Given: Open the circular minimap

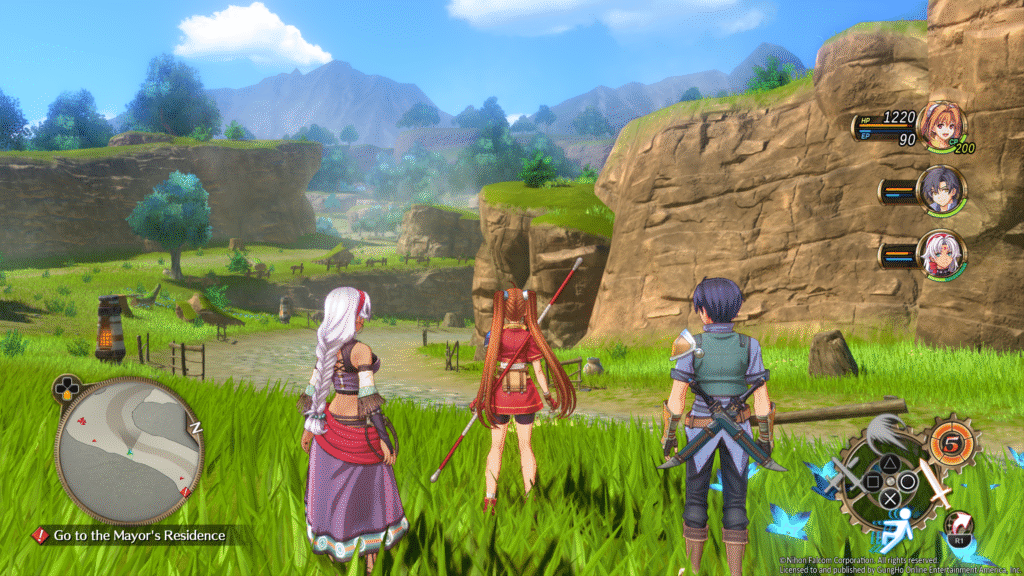Looking at the screenshot, I should [129, 451].
